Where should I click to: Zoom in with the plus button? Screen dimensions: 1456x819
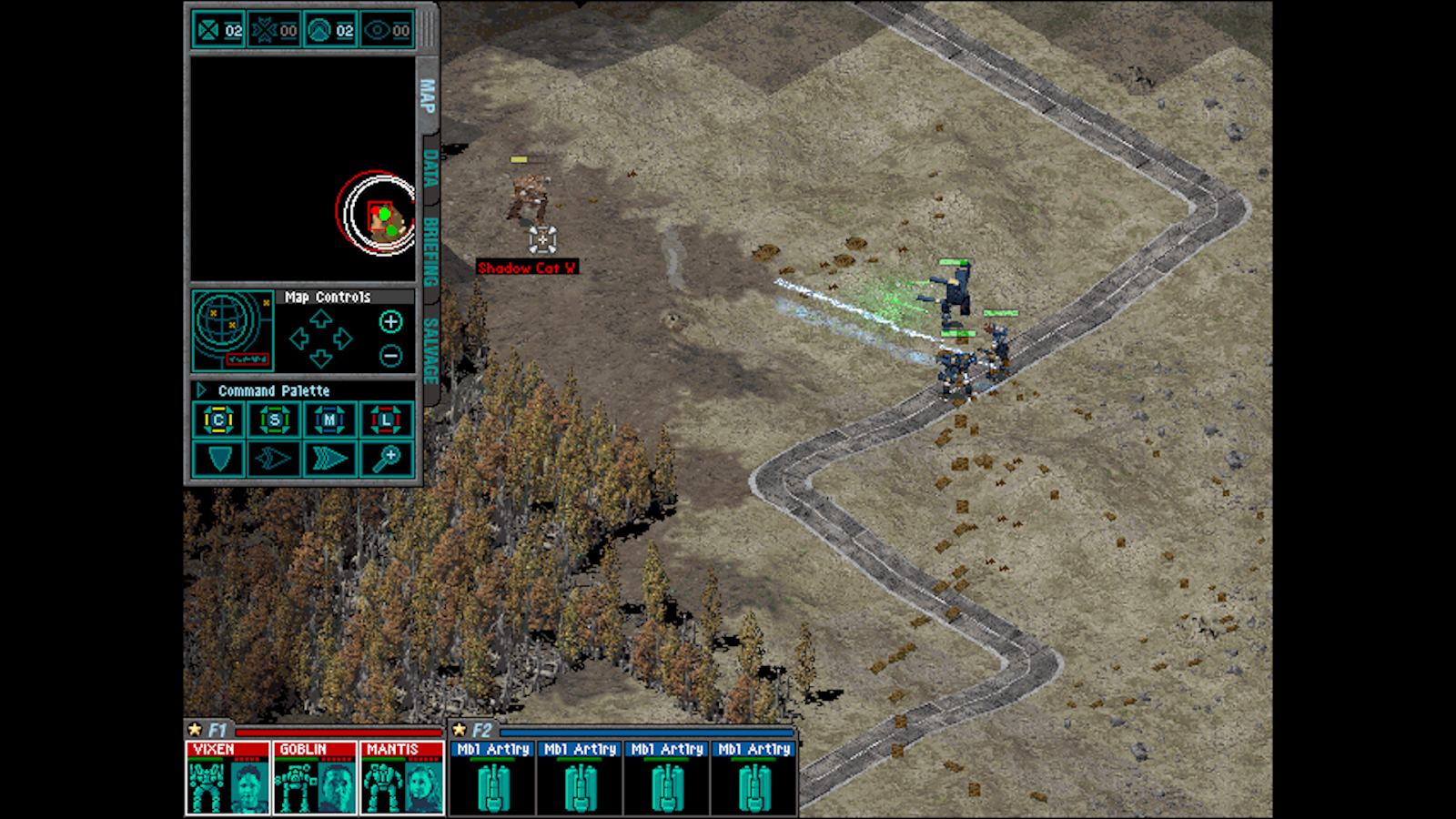[x=390, y=321]
